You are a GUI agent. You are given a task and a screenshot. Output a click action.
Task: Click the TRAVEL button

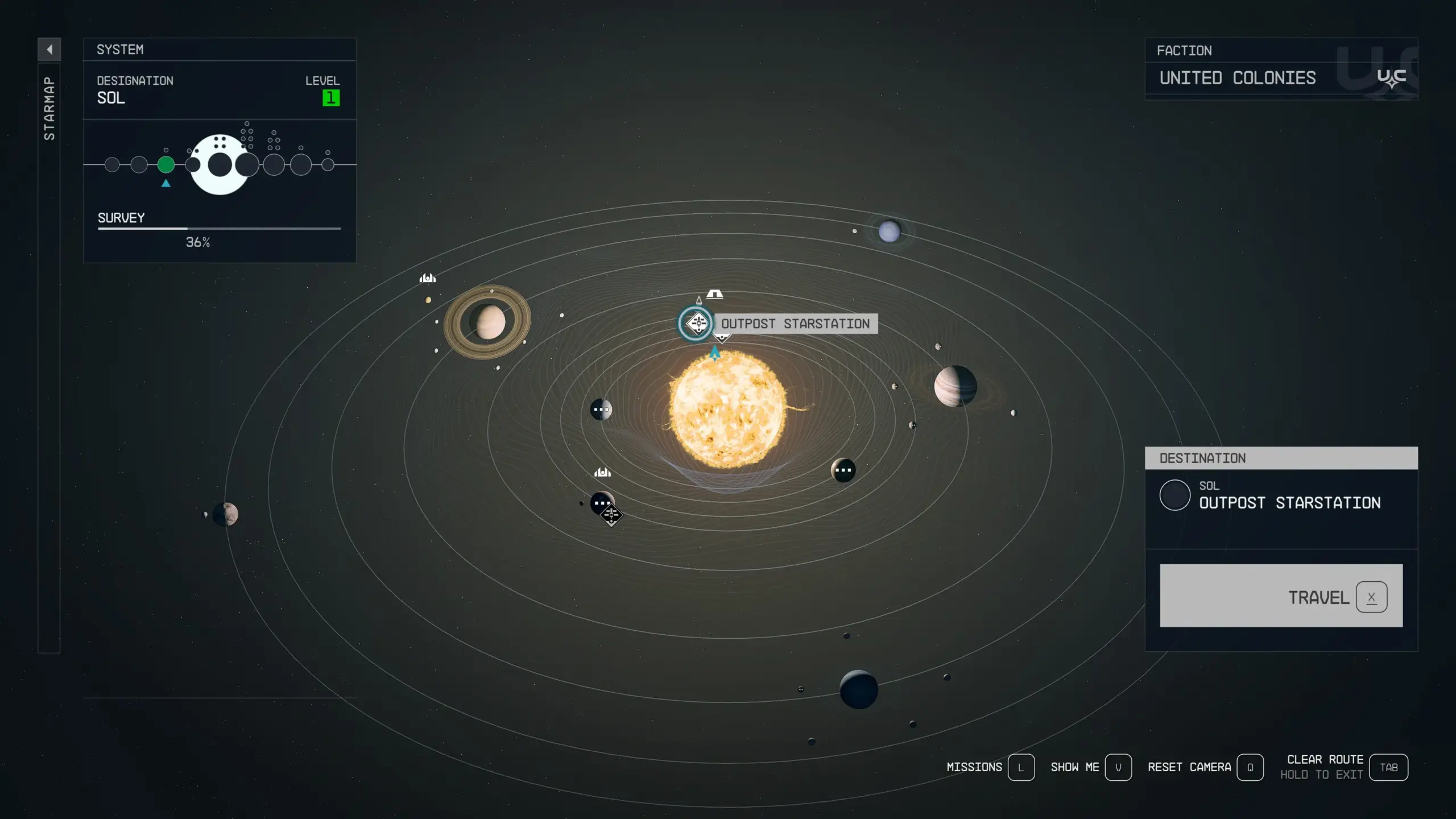click(1281, 595)
